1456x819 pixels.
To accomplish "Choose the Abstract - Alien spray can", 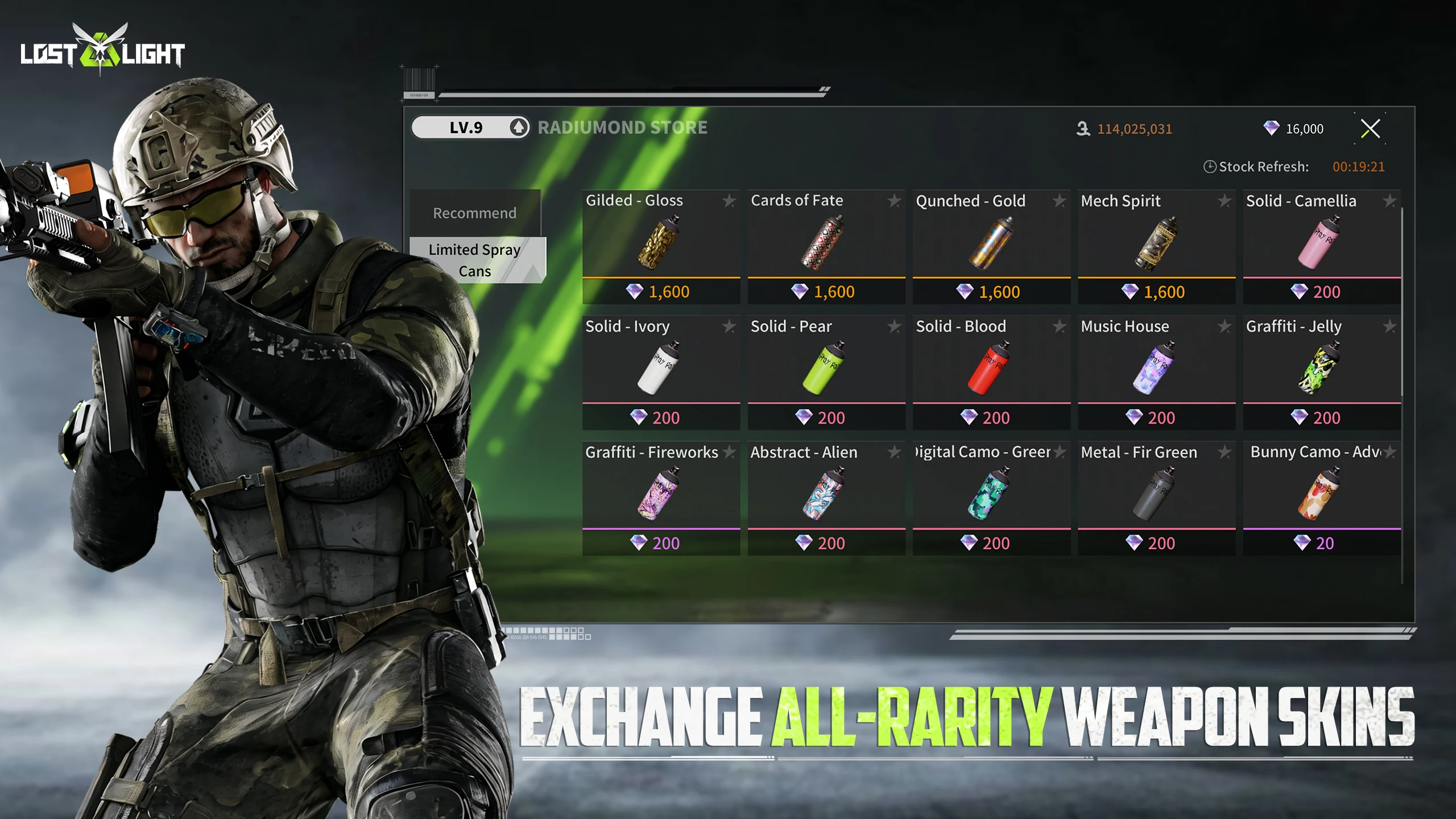I will click(x=825, y=494).
